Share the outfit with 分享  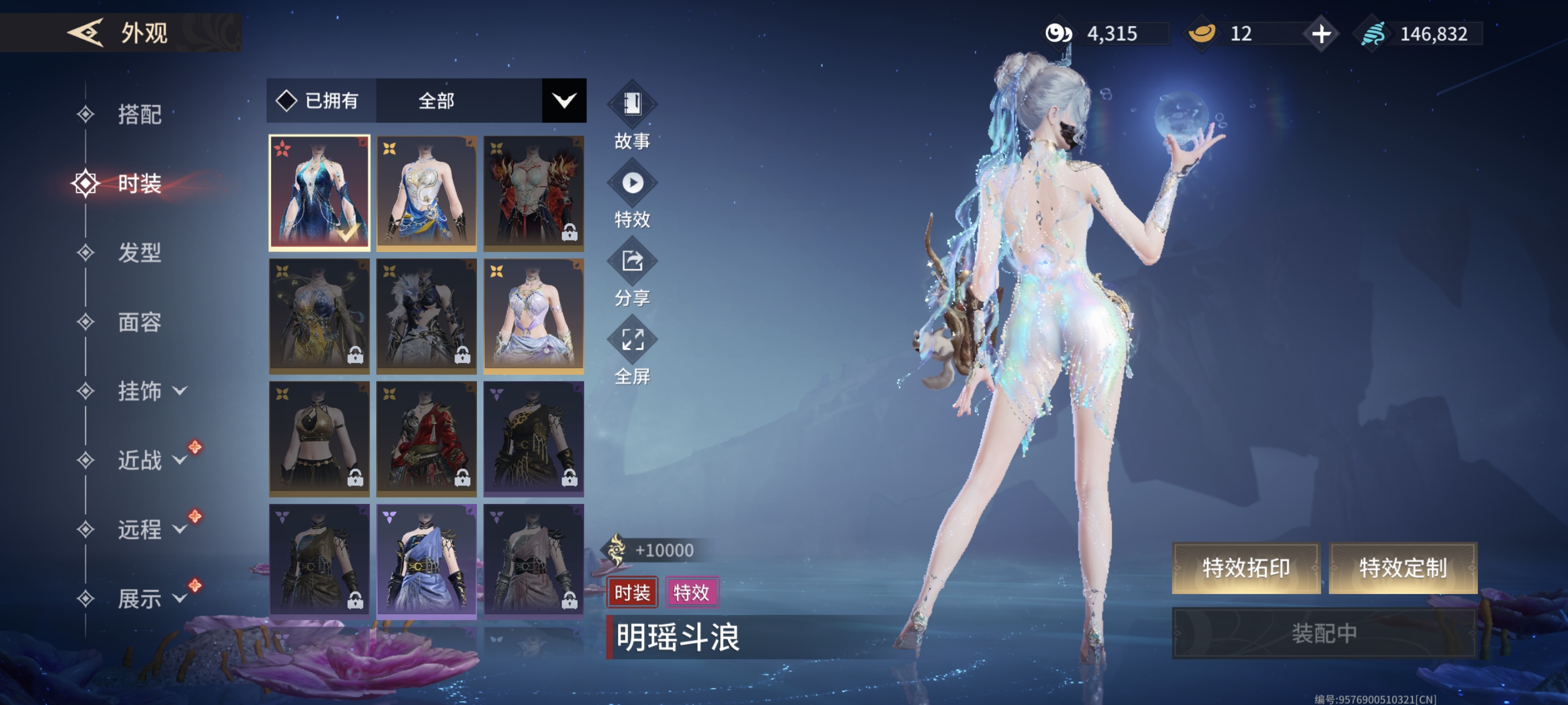pos(632,272)
